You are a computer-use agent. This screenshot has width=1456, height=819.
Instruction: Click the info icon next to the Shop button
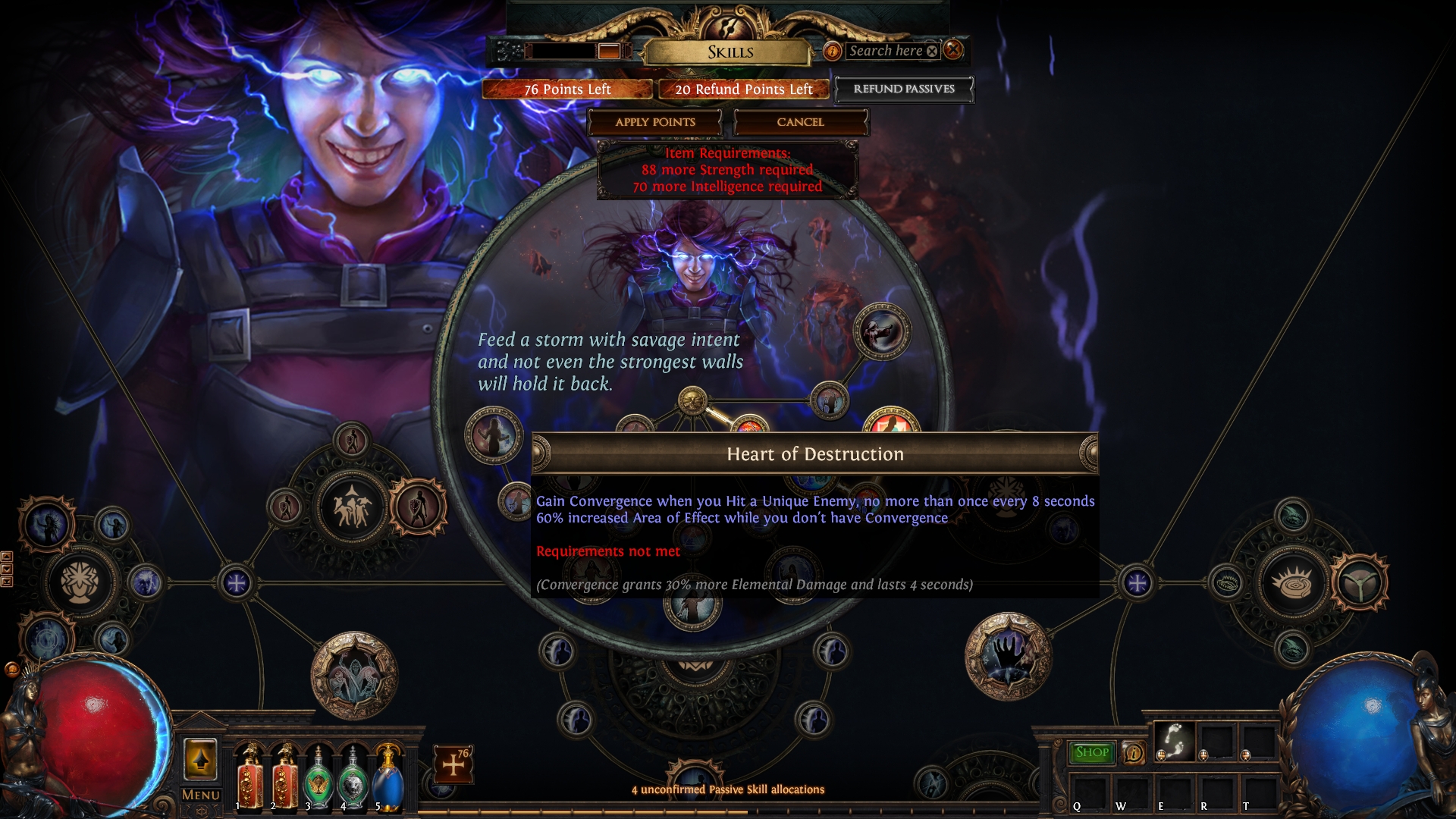pos(1133,753)
